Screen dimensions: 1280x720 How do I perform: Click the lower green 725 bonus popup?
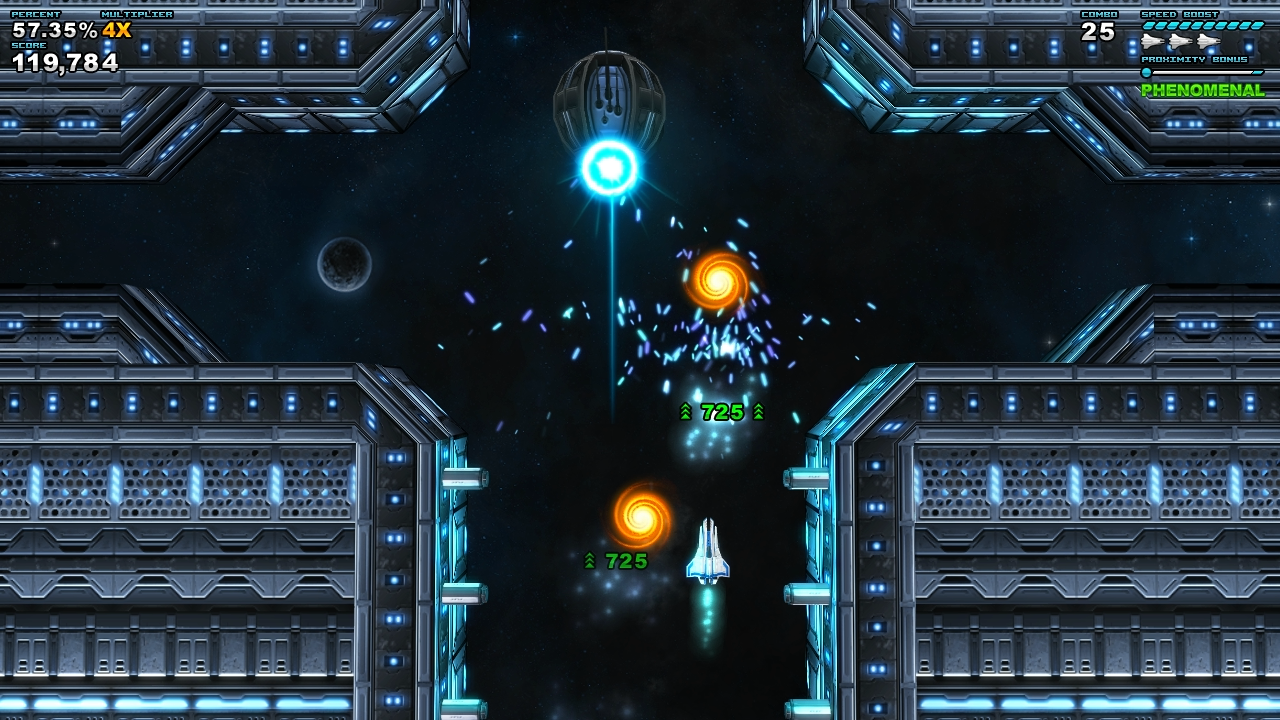[x=618, y=560]
